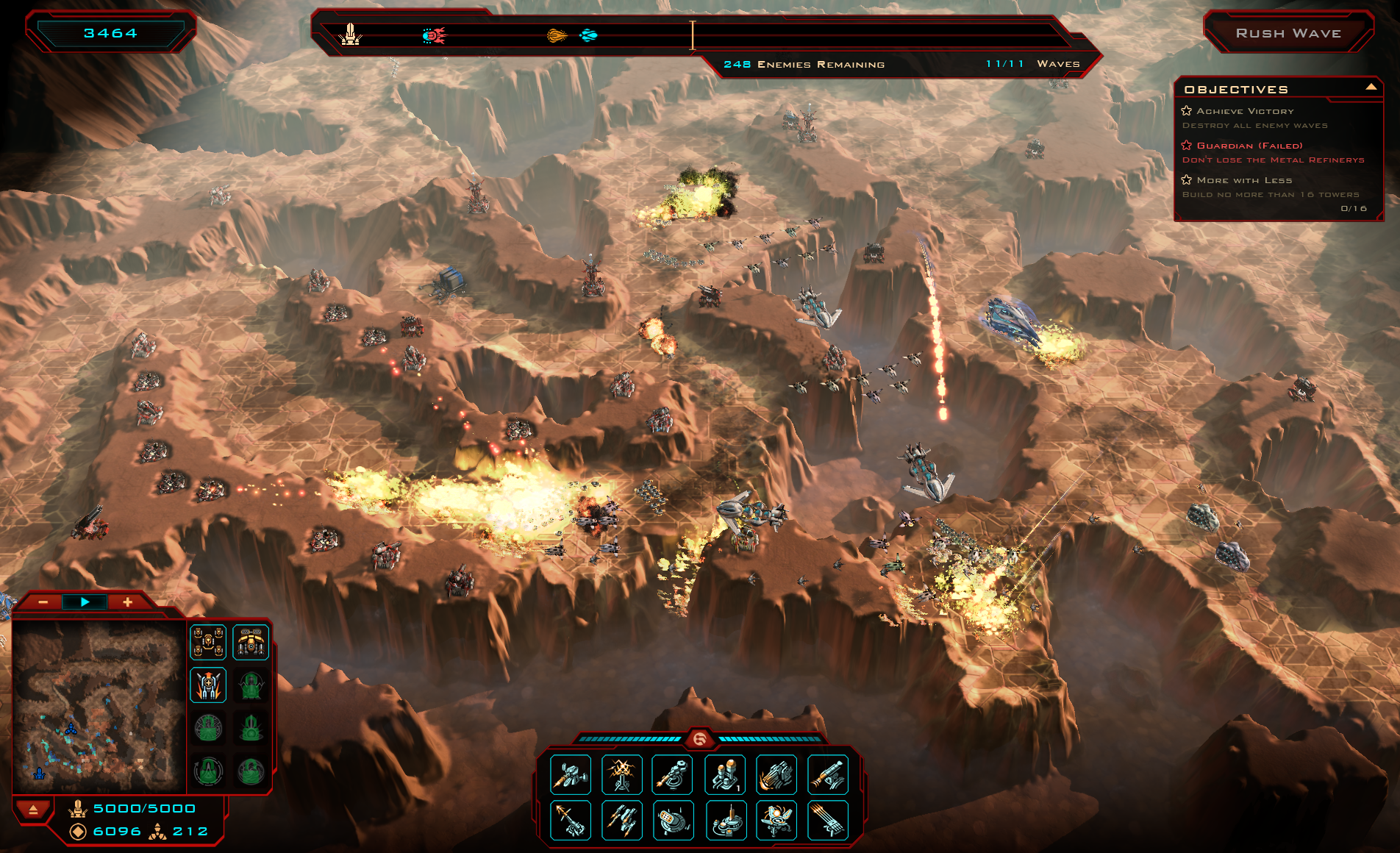Select the twin-silo refinery building icon
The image size is (1400, 853).
pos(724,774)
